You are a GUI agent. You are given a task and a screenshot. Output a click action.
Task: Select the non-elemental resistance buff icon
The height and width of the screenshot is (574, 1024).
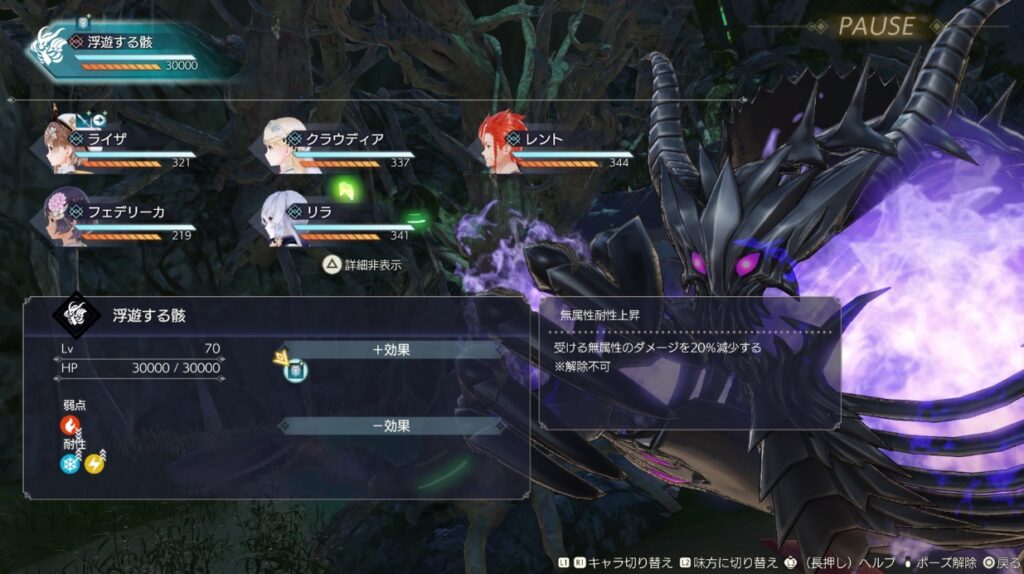click(x=295, y=370)
